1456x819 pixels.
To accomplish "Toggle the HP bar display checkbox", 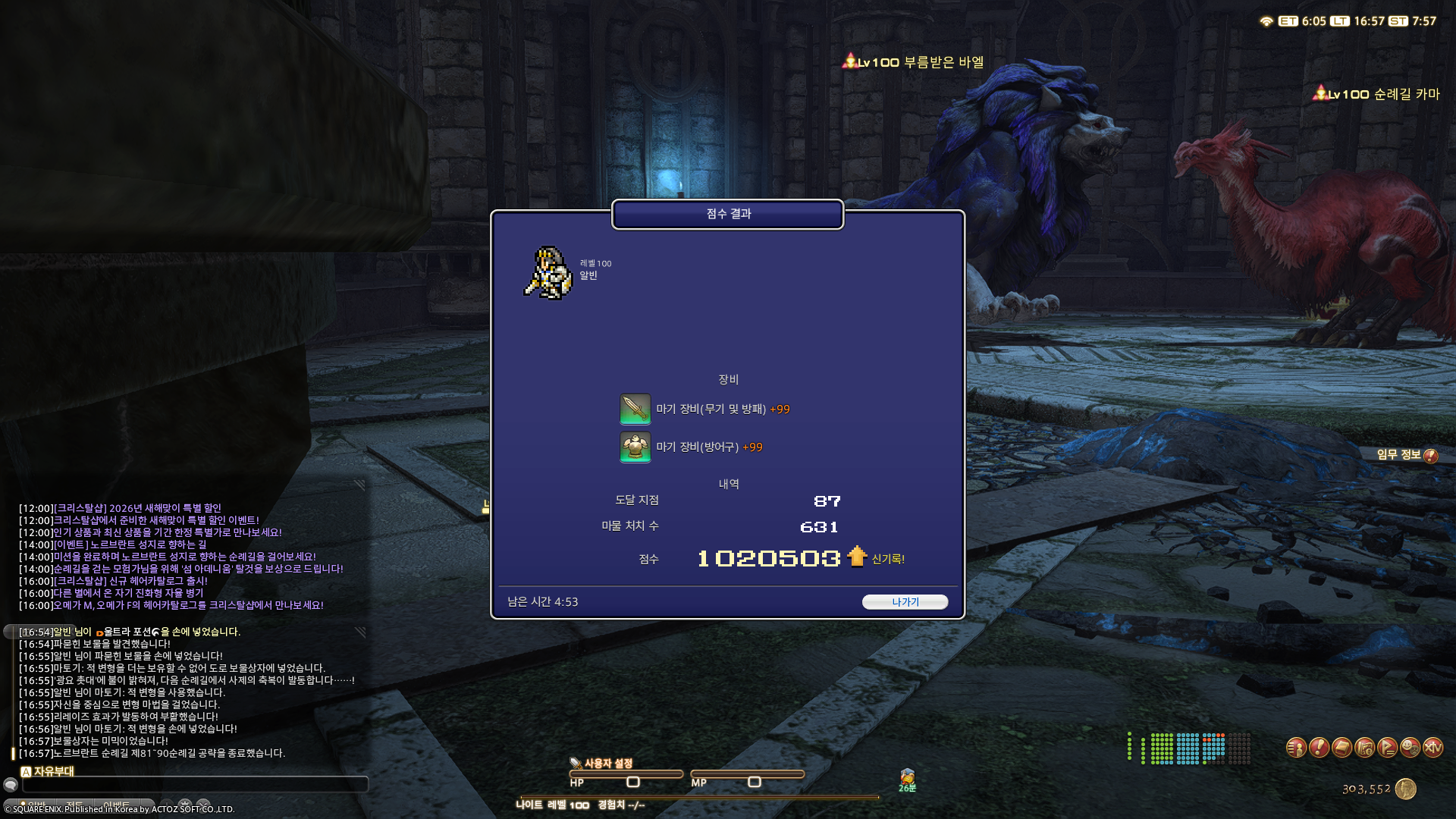I will click(x=635, y=783).
